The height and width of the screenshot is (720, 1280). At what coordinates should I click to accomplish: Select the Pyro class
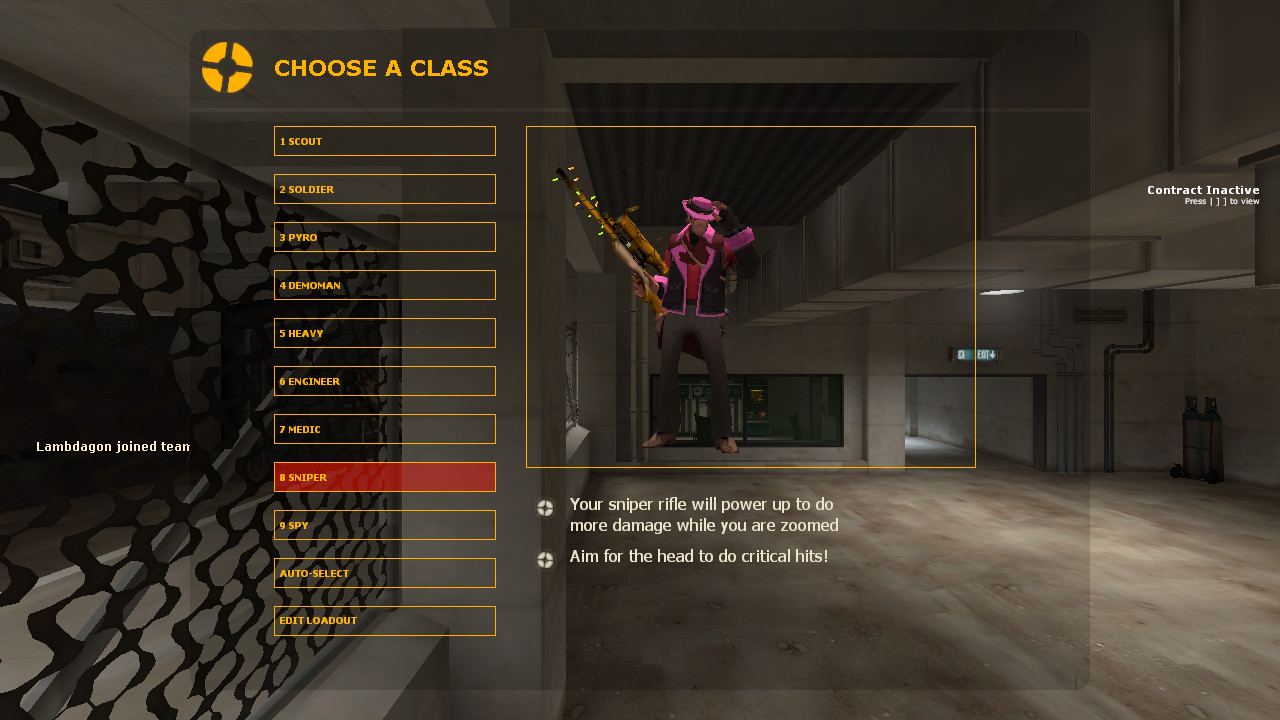[384, 236]
